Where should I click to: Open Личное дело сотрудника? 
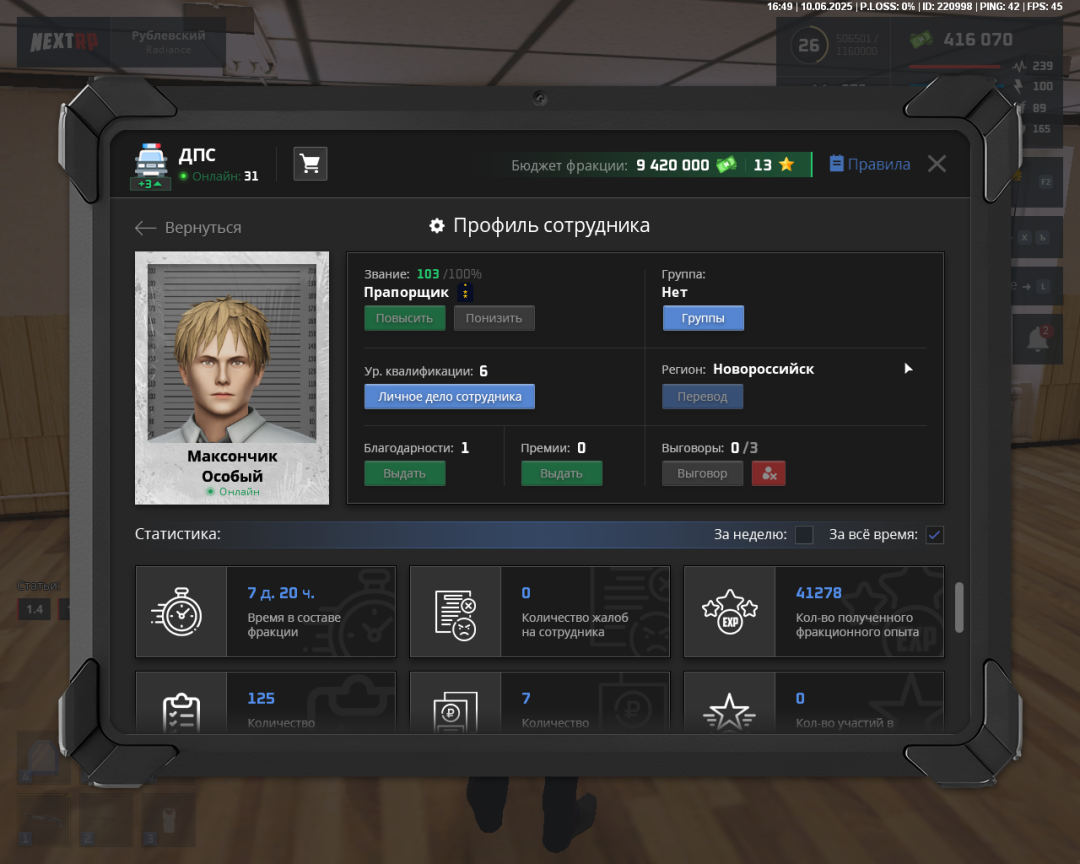(x=449, y=397)
